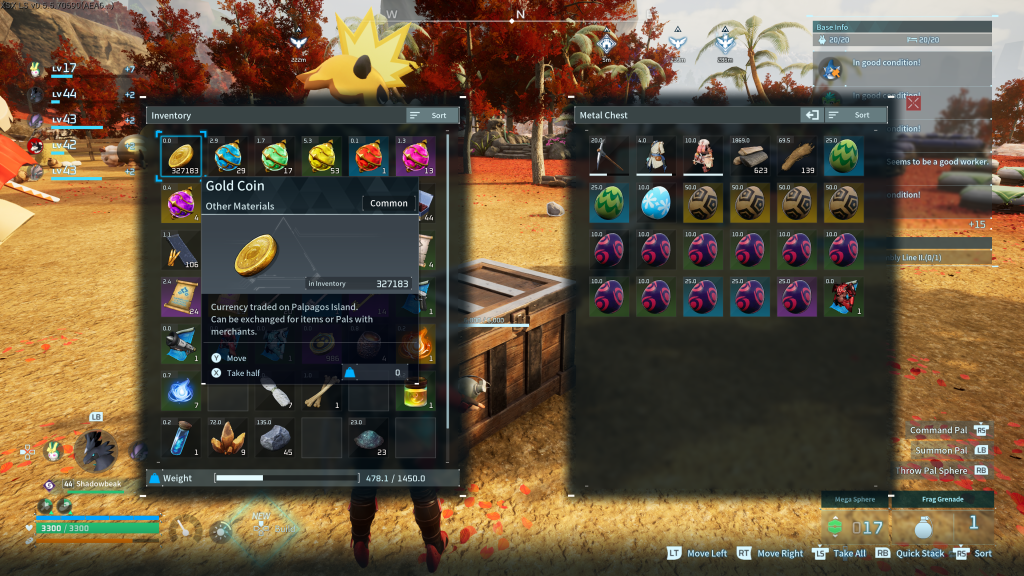The image size is (1024, 576).
Task: Sort the Metal Chest contents
Action: [854, 116]
